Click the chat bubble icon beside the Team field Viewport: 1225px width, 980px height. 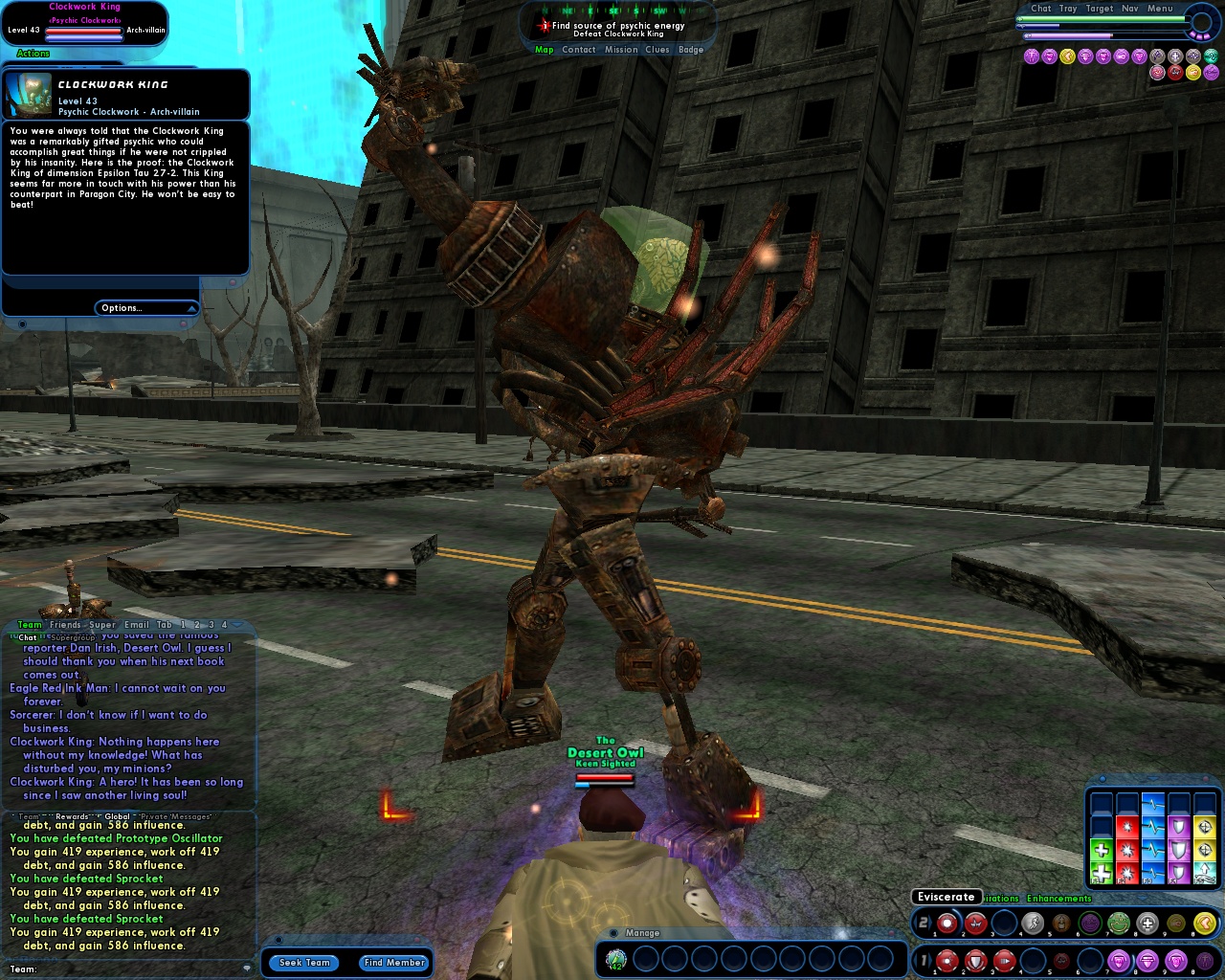coord(248,967)
